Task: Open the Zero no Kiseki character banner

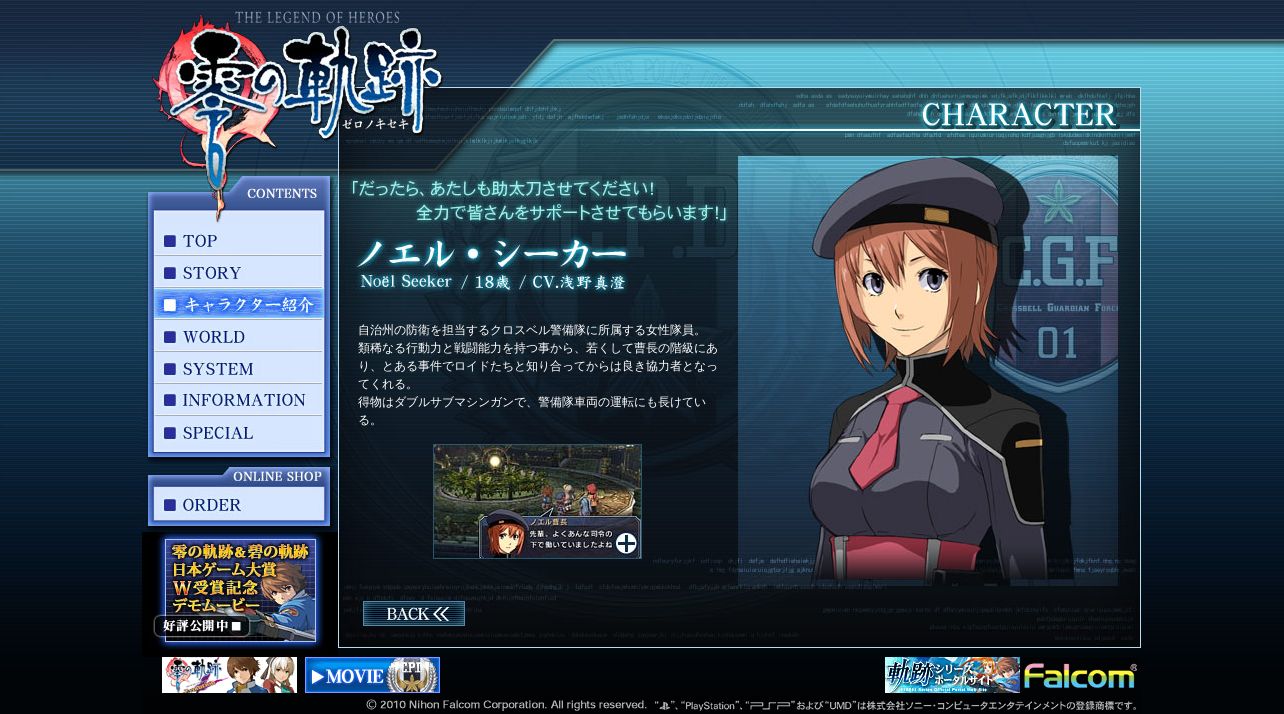Action: pos(229,675)
